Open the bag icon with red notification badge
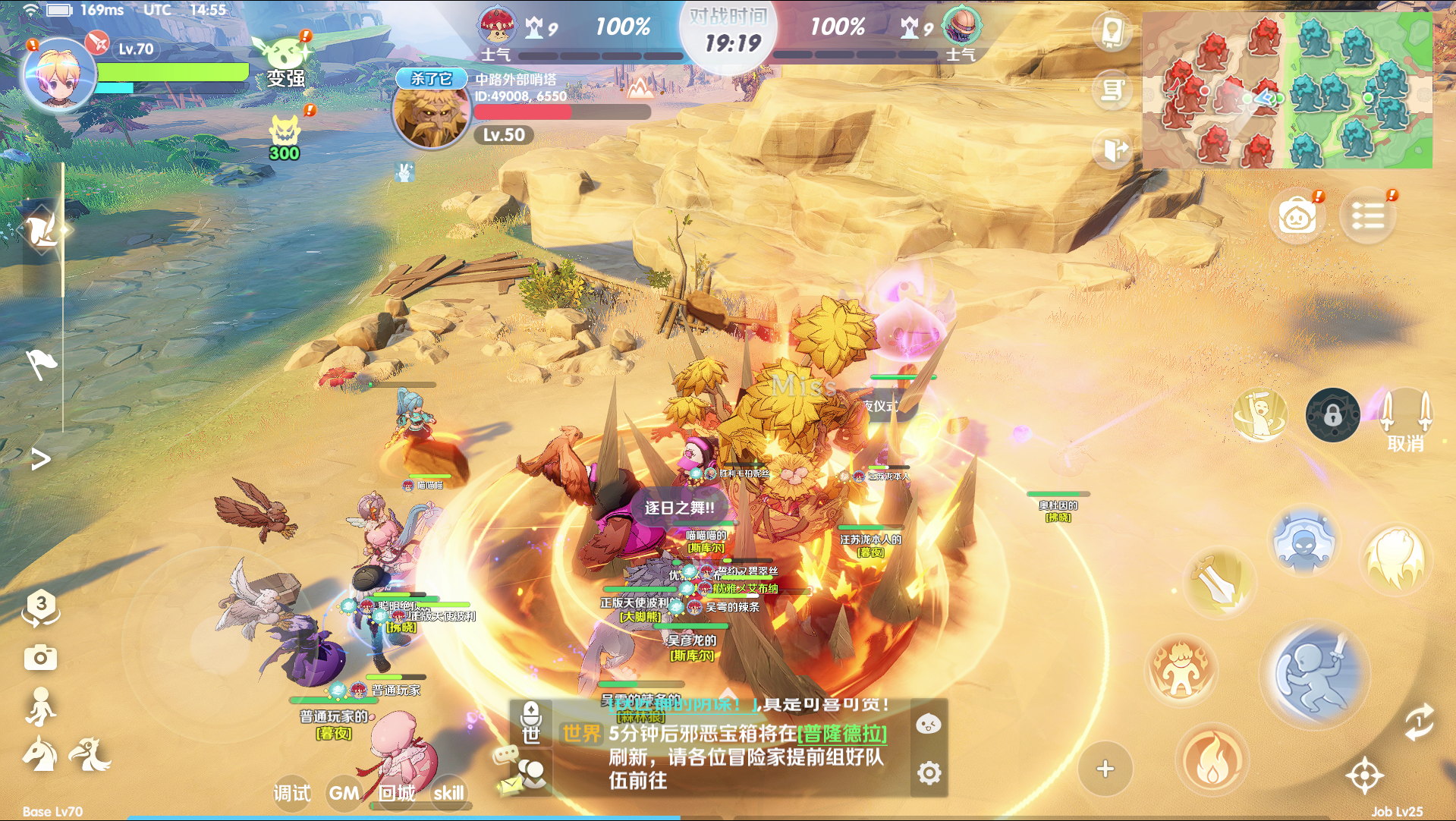 [1298, 216]
